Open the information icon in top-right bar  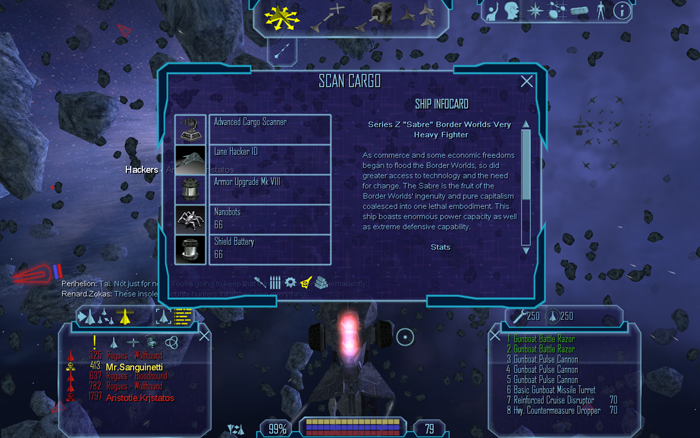pos(621,11)
